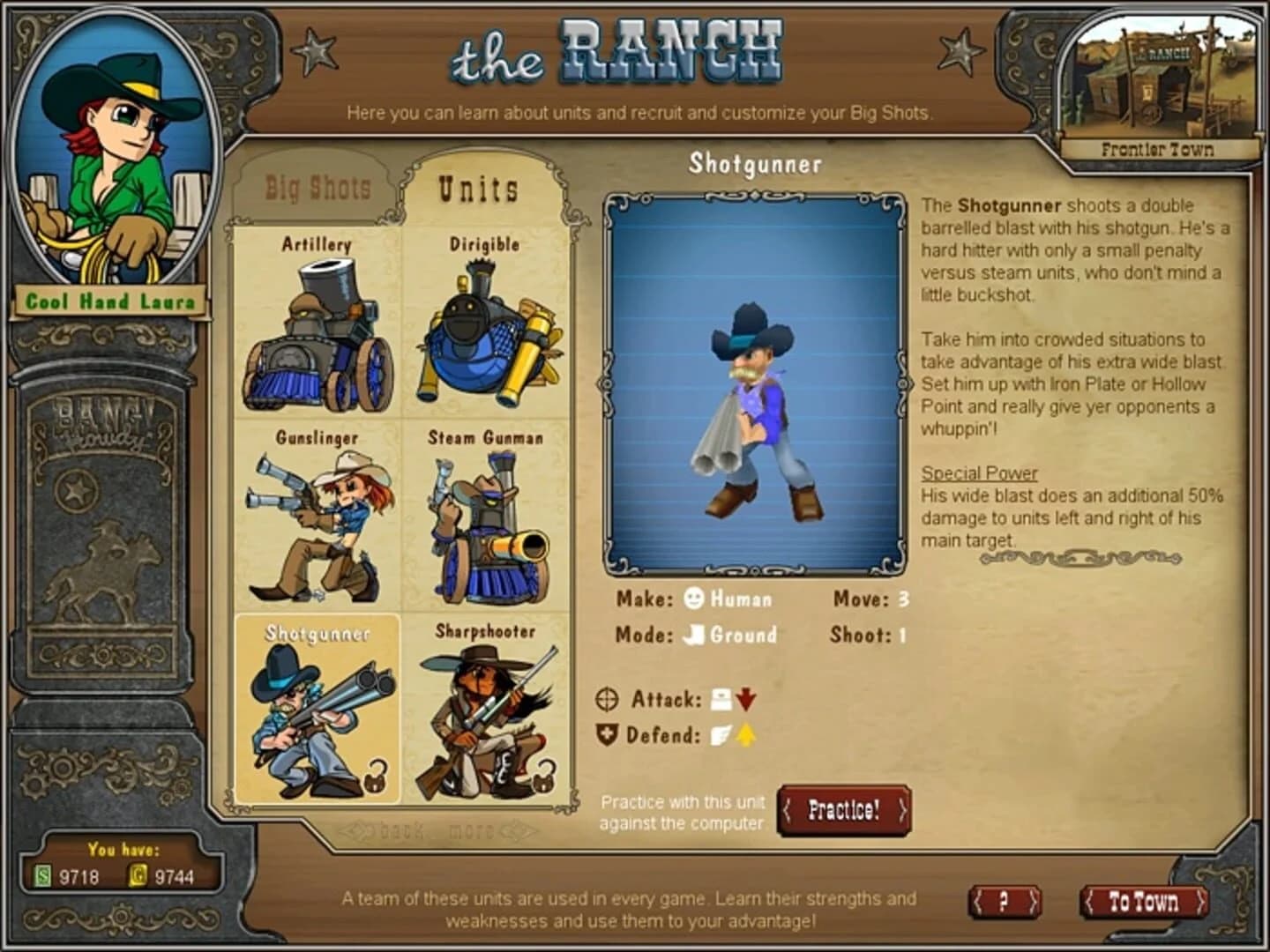The height and width of the screenshot is (952, 1270).
Task: Open the question mark help button
Action: pyautogui.click(x=1004, y=902)
